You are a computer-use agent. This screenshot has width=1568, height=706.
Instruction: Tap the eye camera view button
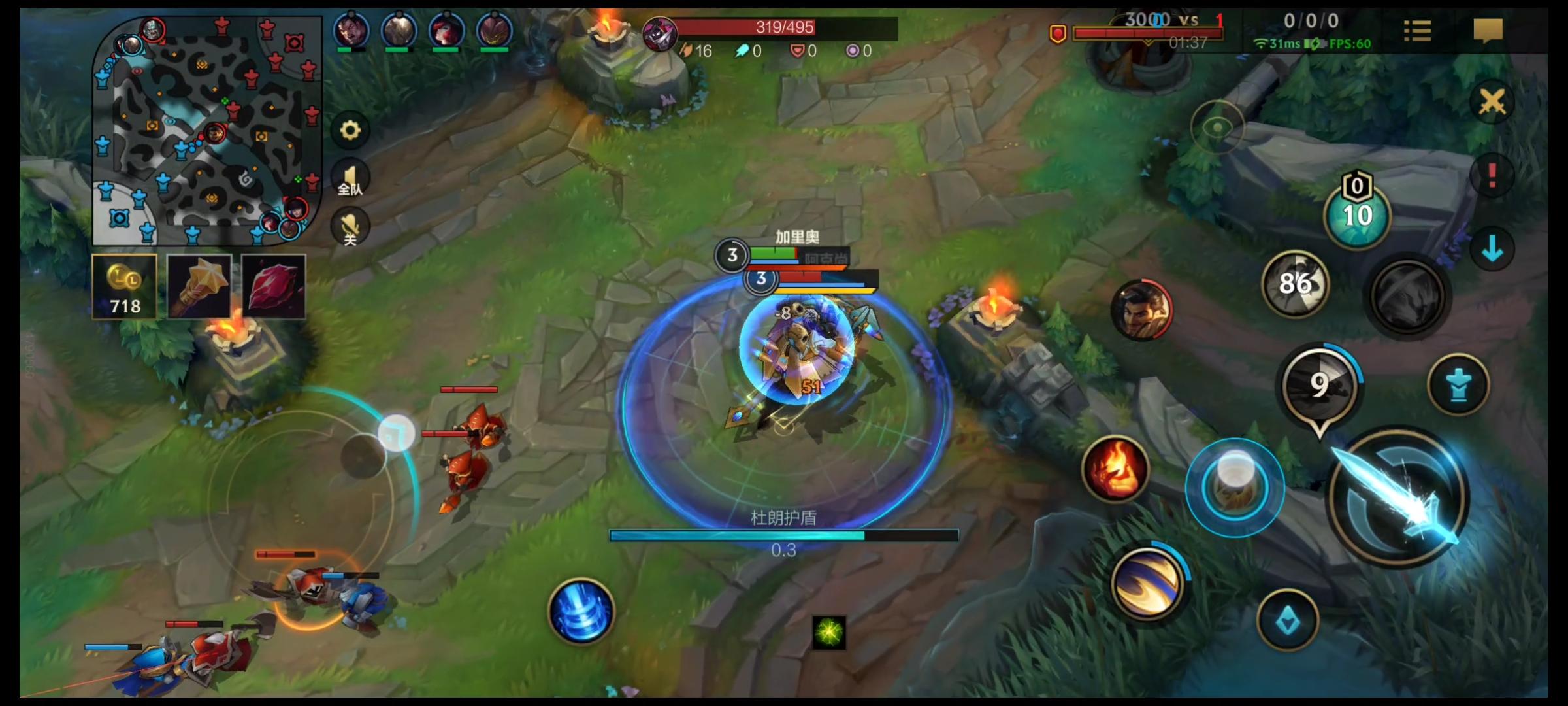1217,127
